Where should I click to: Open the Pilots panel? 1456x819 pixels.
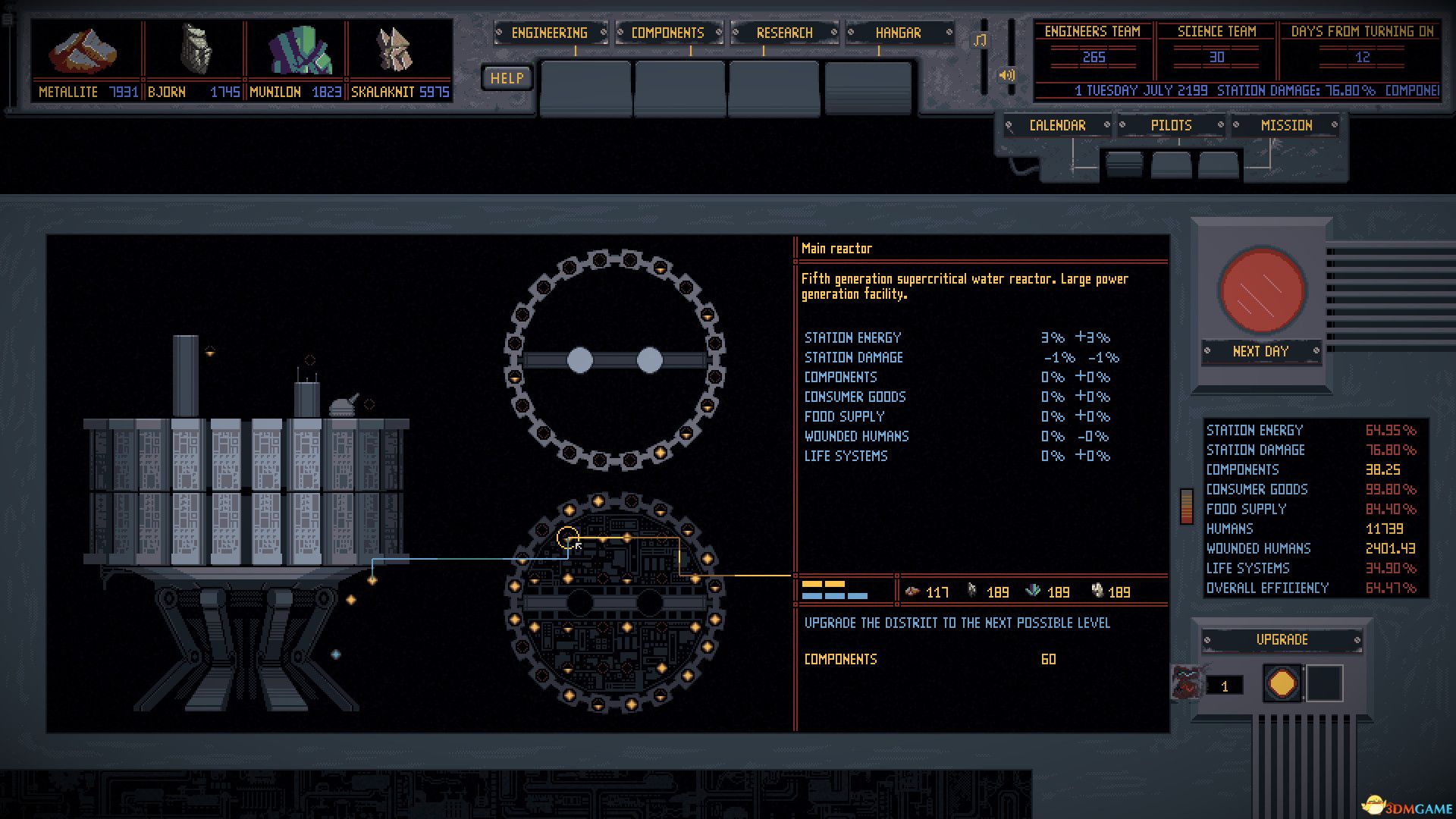point(1171,125)
